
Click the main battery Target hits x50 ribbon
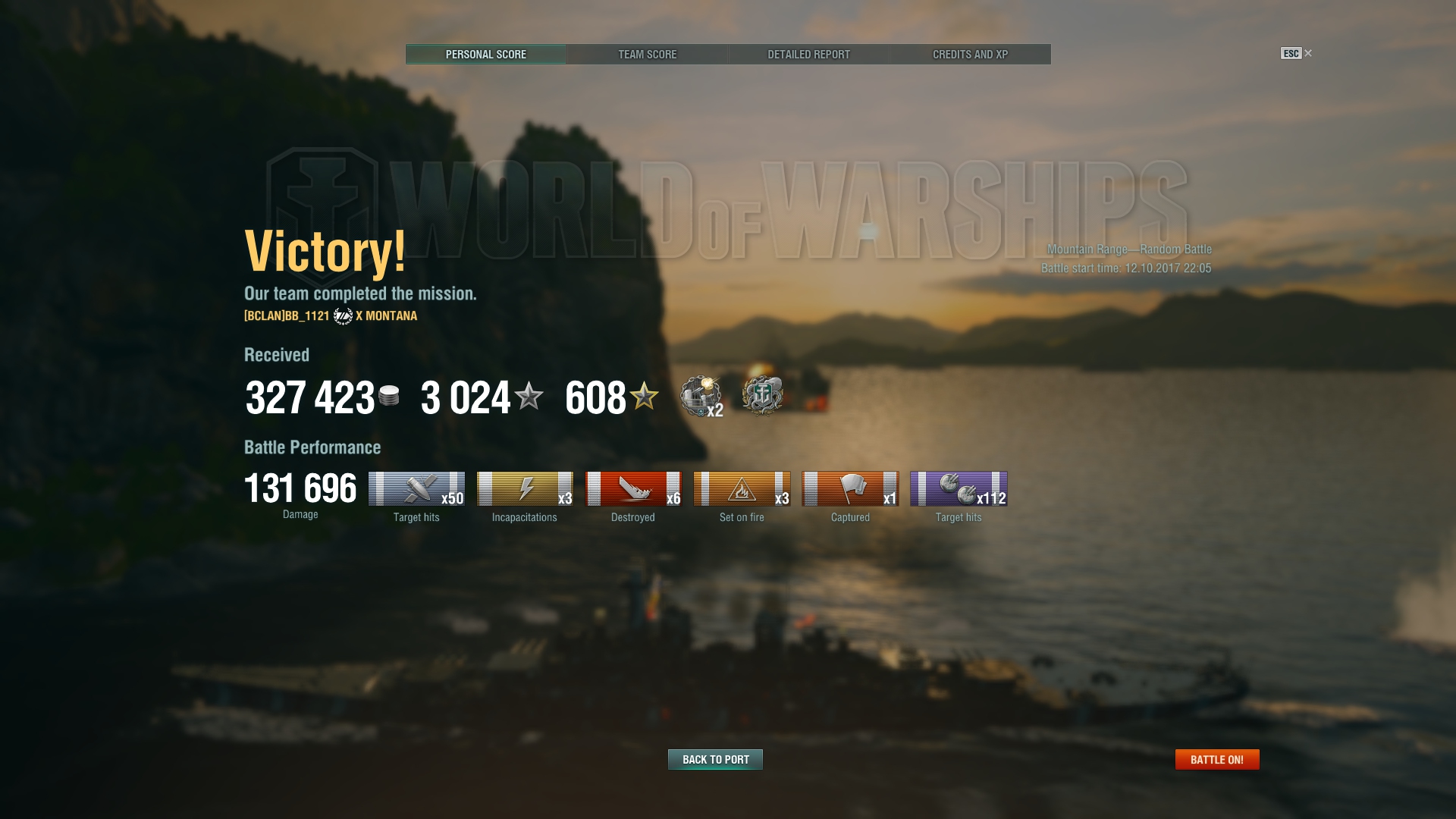[416, 489]
